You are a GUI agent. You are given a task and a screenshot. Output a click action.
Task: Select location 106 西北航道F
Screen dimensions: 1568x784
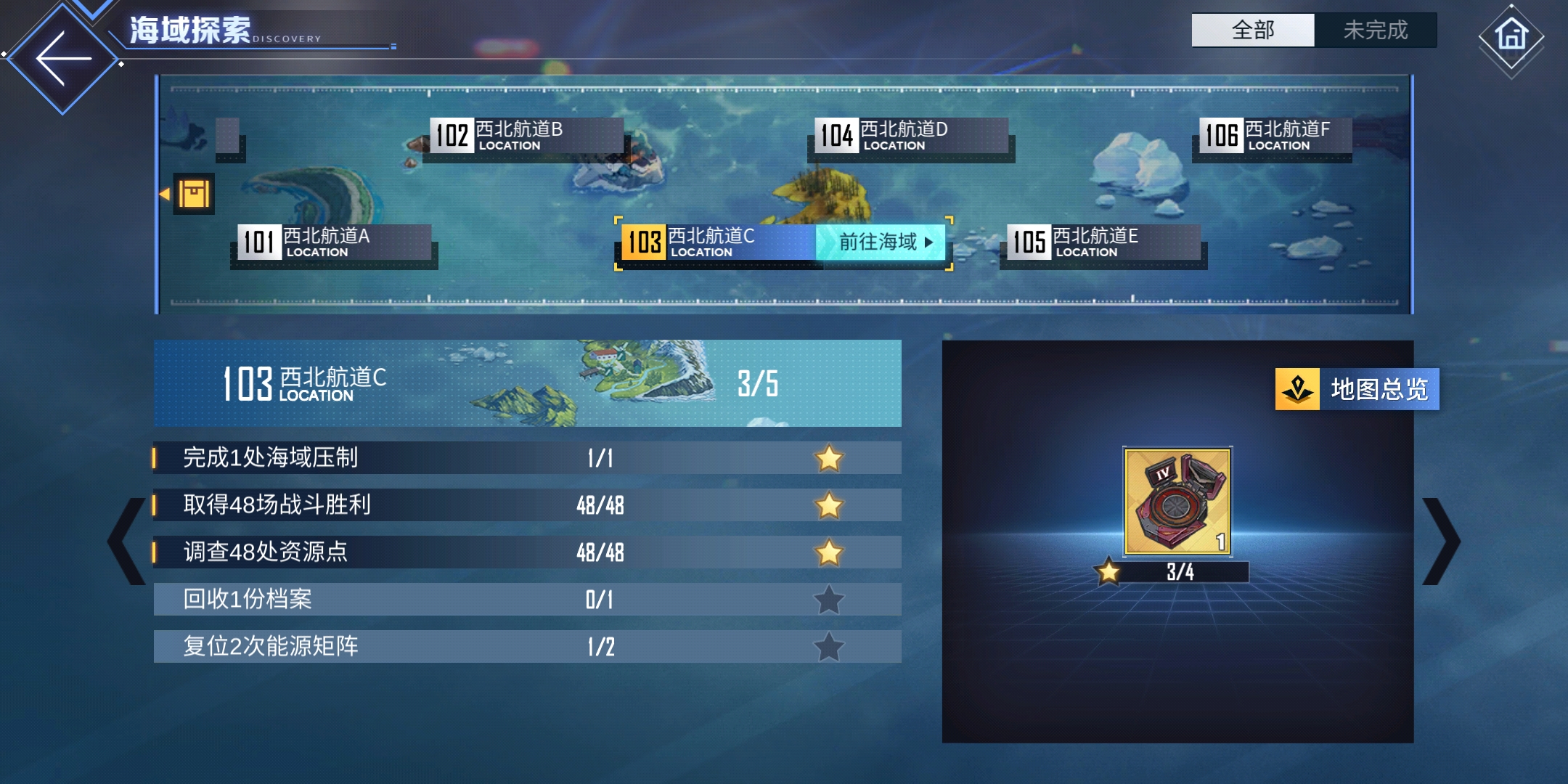pos(1275,136)
